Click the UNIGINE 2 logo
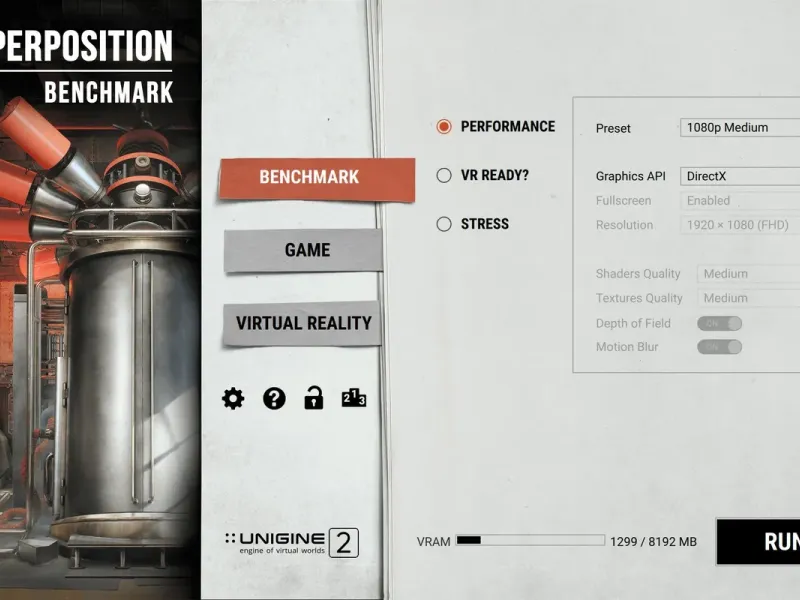The height and width of the screenshot is (600, 800). [291, 543]
